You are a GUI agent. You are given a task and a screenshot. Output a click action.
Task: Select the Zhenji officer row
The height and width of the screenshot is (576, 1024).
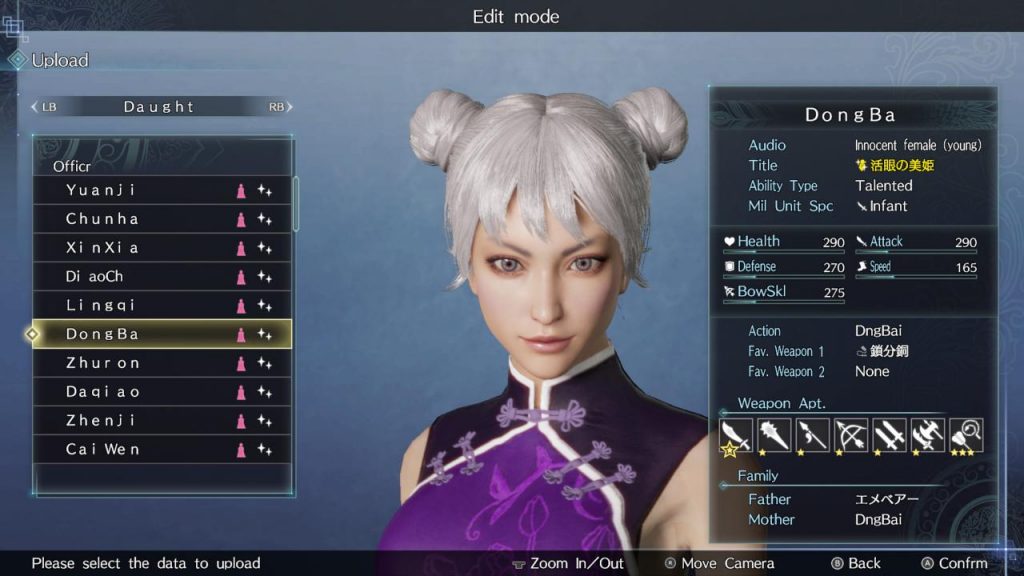coord(162,421)
